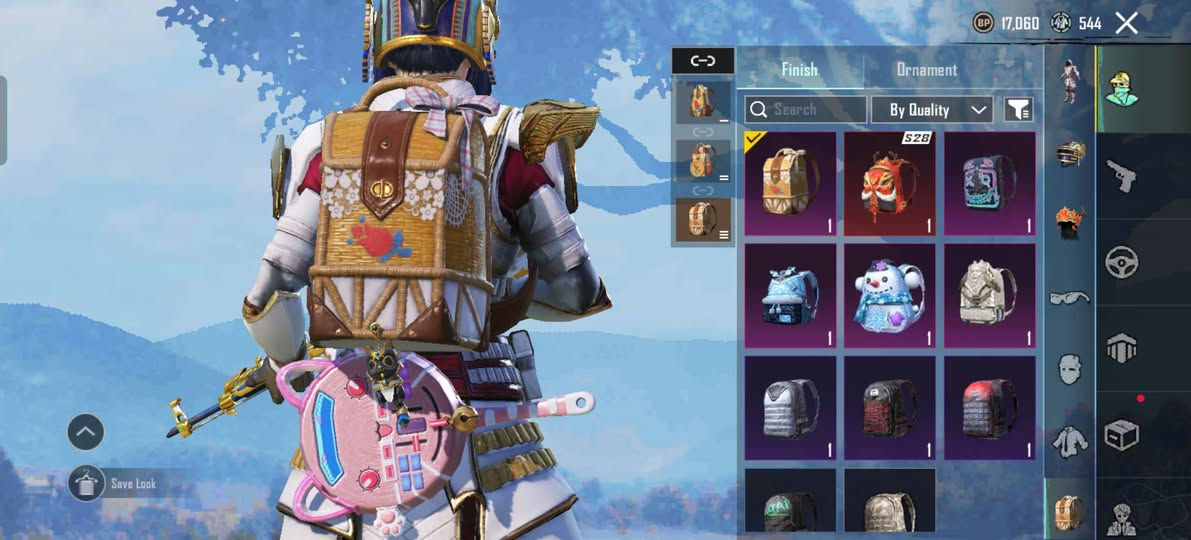The image size is (1191, 540).
Task: Close the inventory screen with the X
Action: 1126,23
